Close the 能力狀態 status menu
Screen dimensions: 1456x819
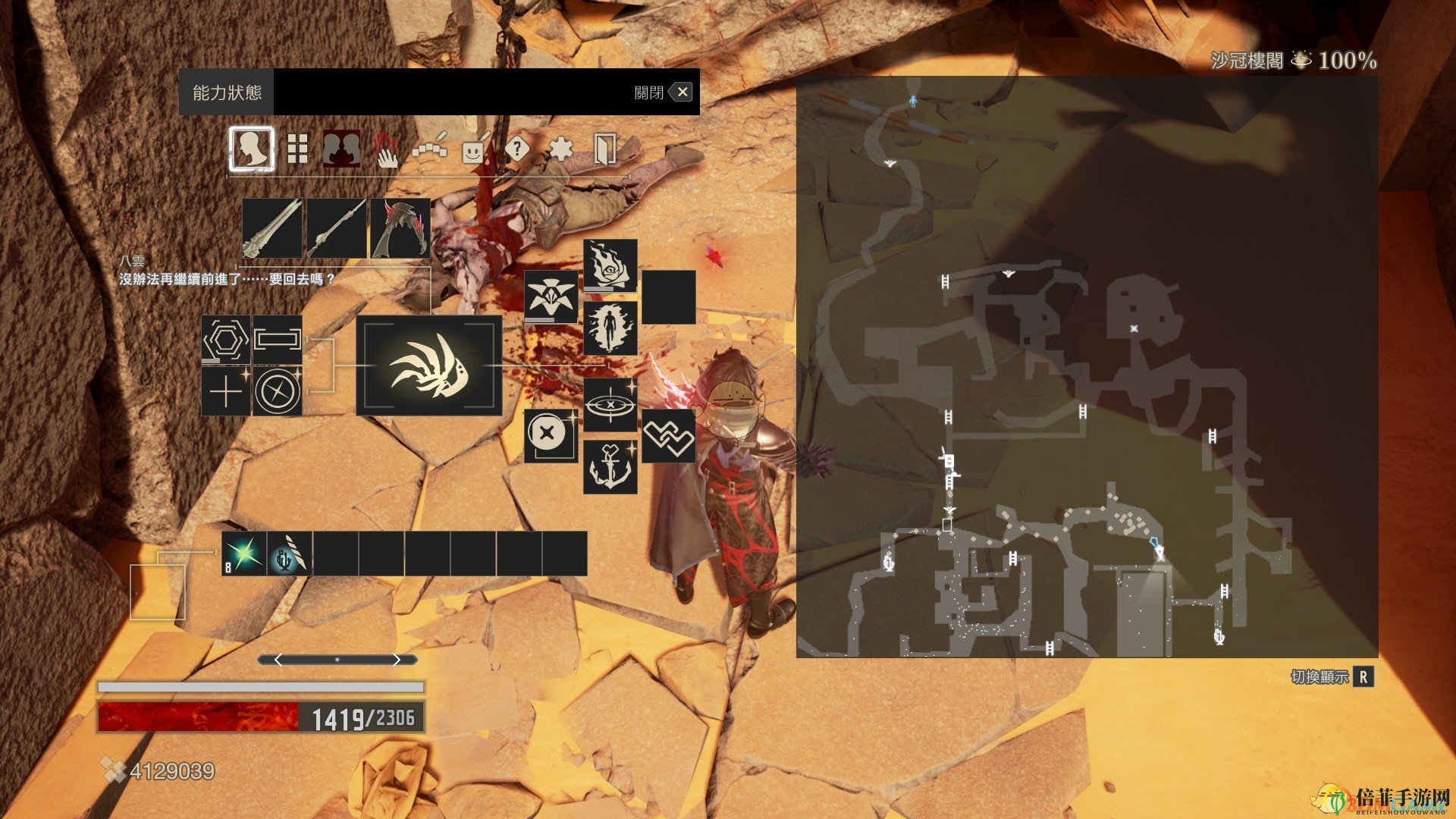[682, 93]
